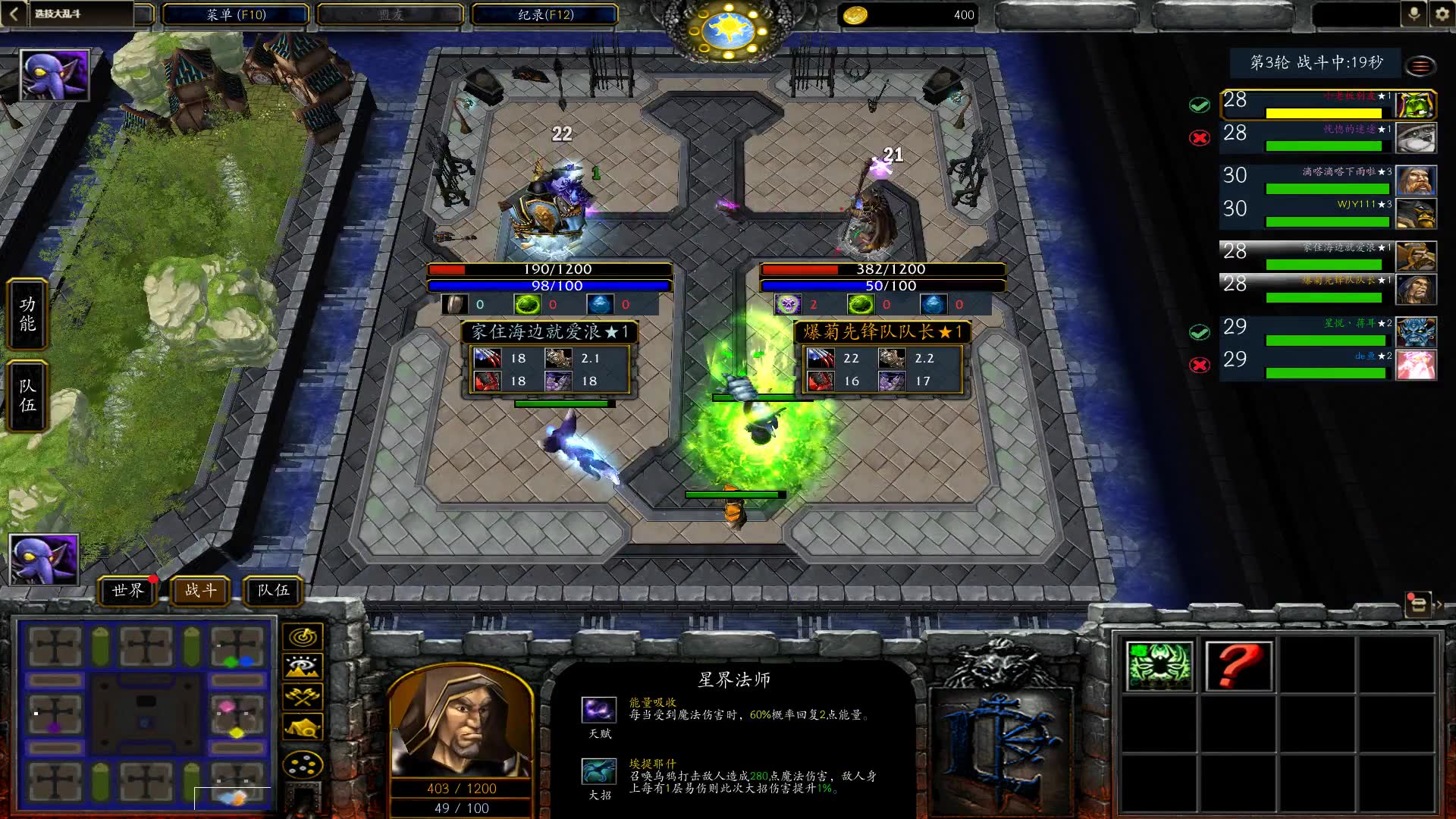Viewport: 1456px width, 819px height.
Task: Open the gold tent shop icon
Action: tap(303, 726)
